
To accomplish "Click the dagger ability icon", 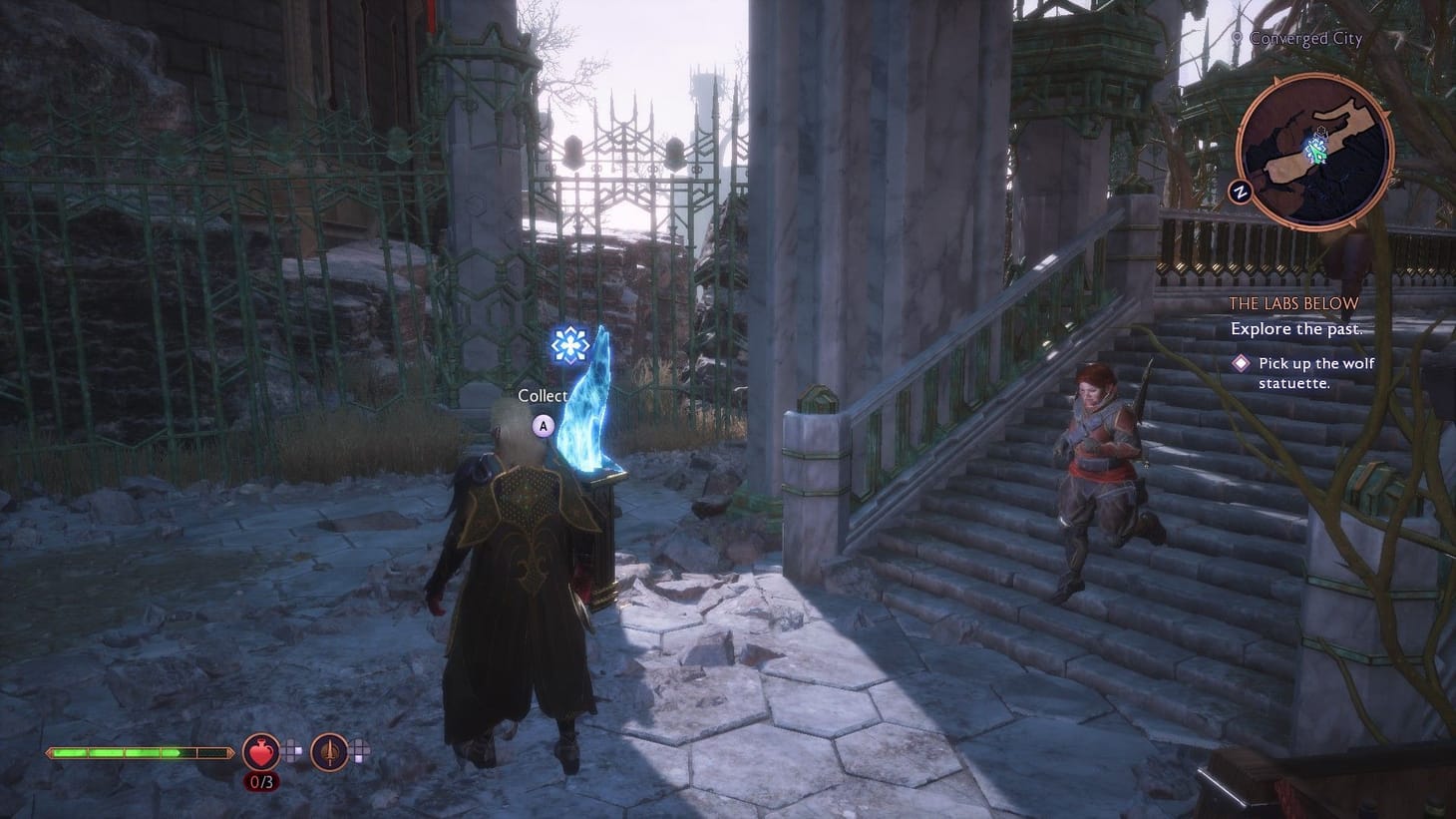I will [x=327, y=750].
